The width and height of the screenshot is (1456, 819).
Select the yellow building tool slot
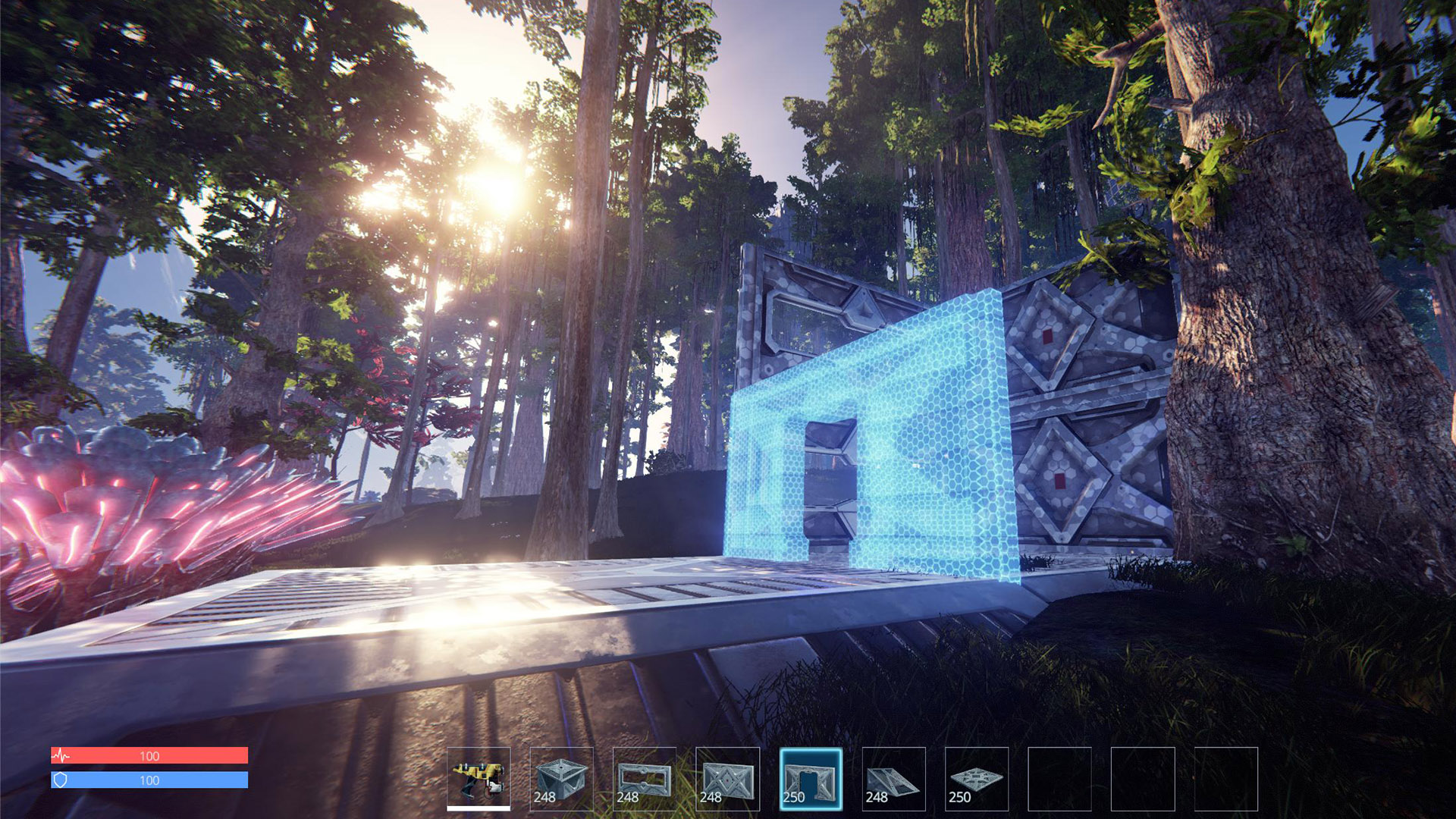(x=479, y=779)
